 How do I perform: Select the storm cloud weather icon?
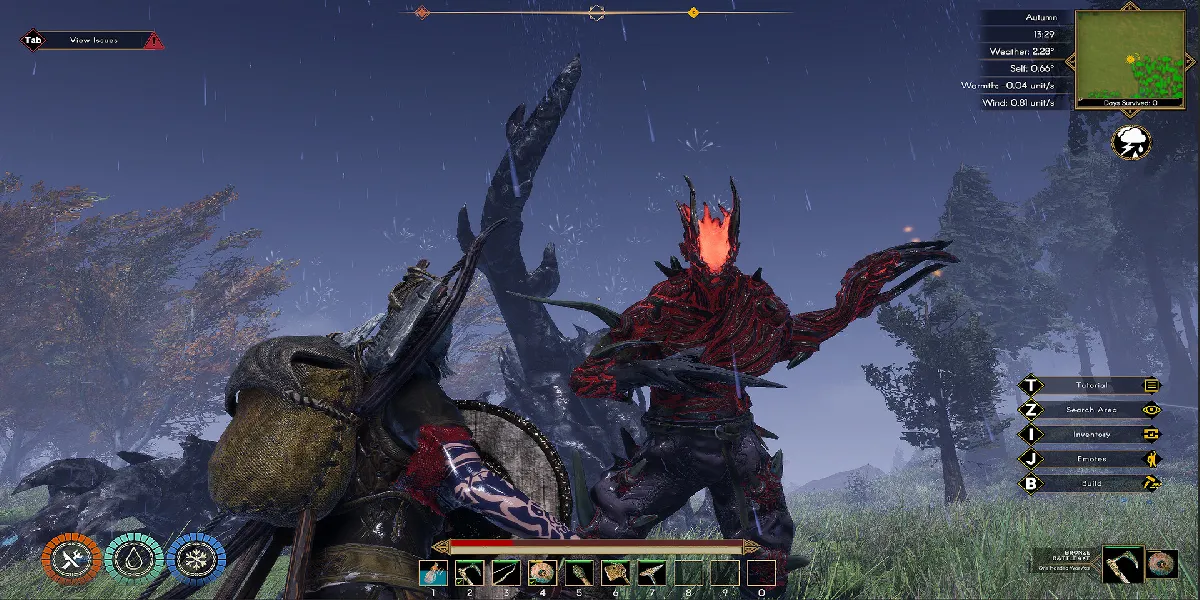coord(1131,141)
